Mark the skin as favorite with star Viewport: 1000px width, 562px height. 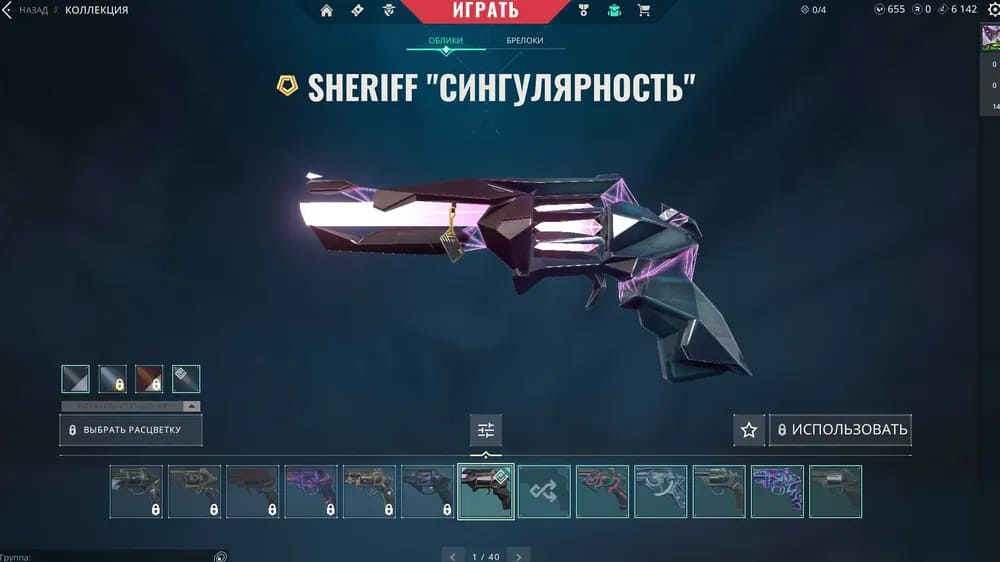[x=749, y=430]
